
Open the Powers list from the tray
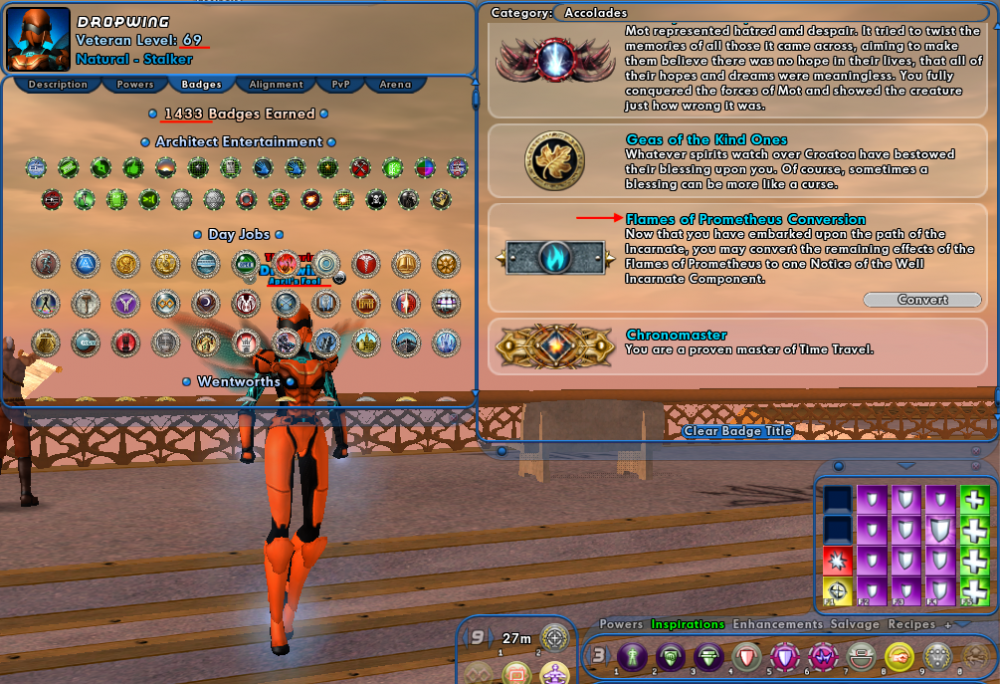[x=621, y=624]
